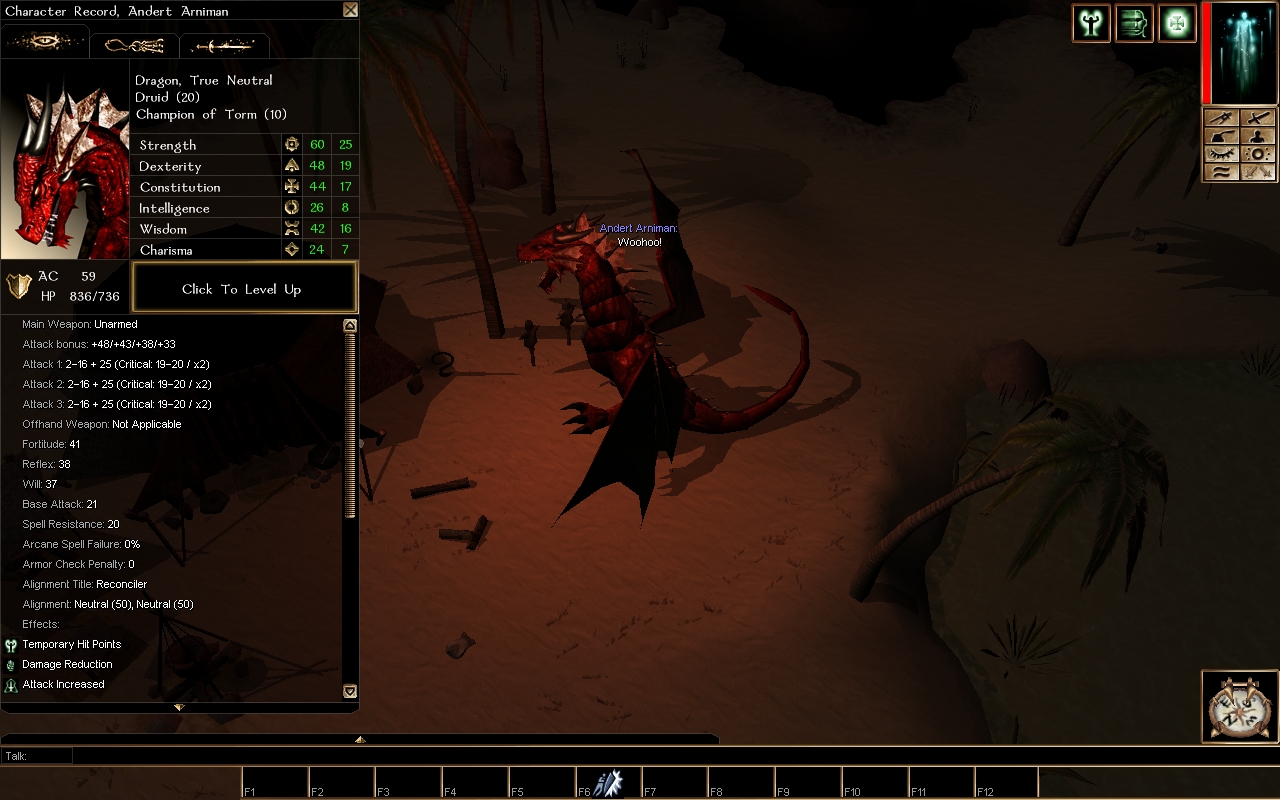Screen dimensions: 1280x800
Task: Switch to the eye statistics tab
Action: point(45,44)
